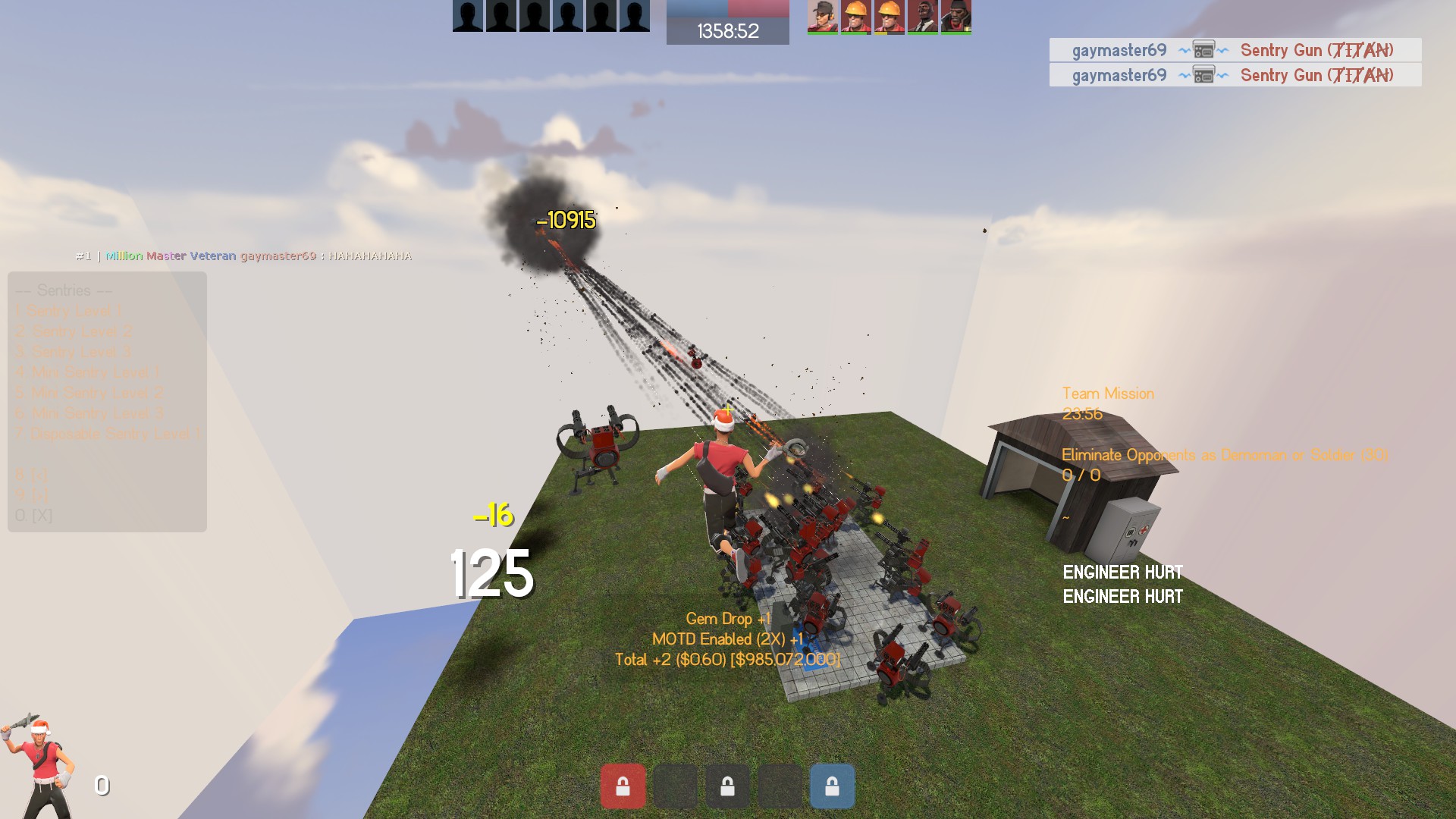Click the blue padlock slot
Viewport: 1456px width, 819px height.
(x=832, y=786)
